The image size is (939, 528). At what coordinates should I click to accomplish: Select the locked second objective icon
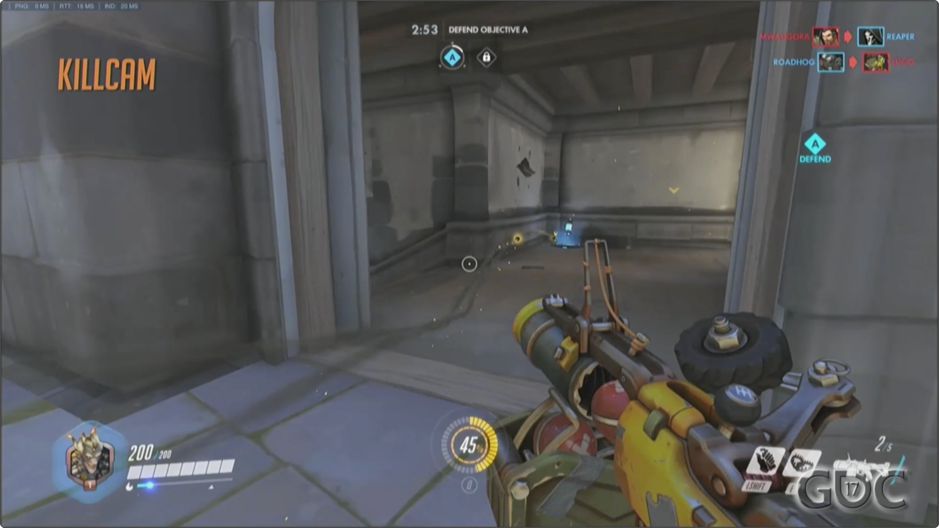pos(486,58)
